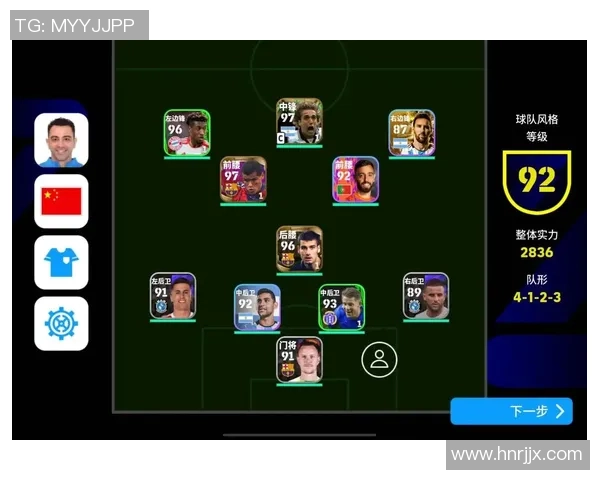
Task: Open the circular person silhouette icon
Action: point(379,360)
